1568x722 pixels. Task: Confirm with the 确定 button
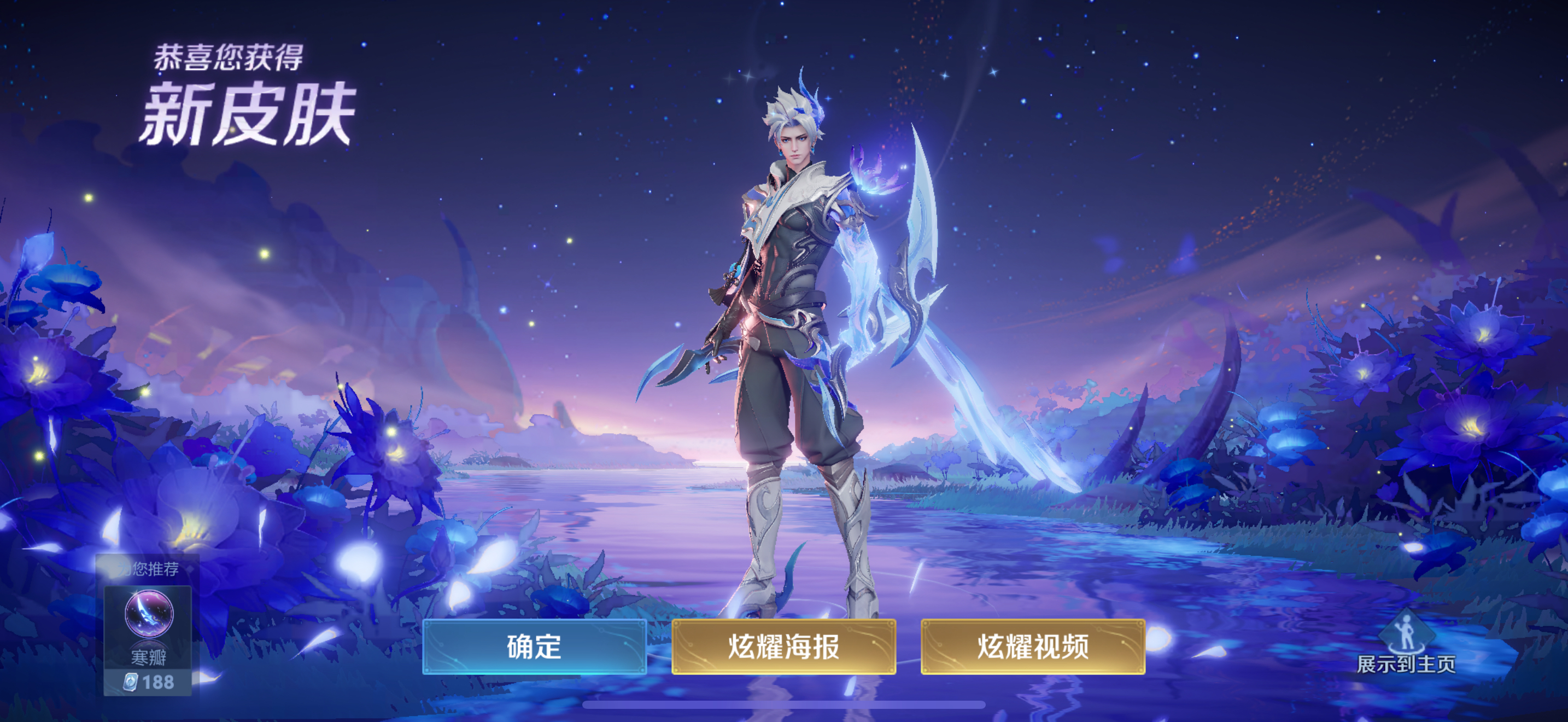pos(534,647)
